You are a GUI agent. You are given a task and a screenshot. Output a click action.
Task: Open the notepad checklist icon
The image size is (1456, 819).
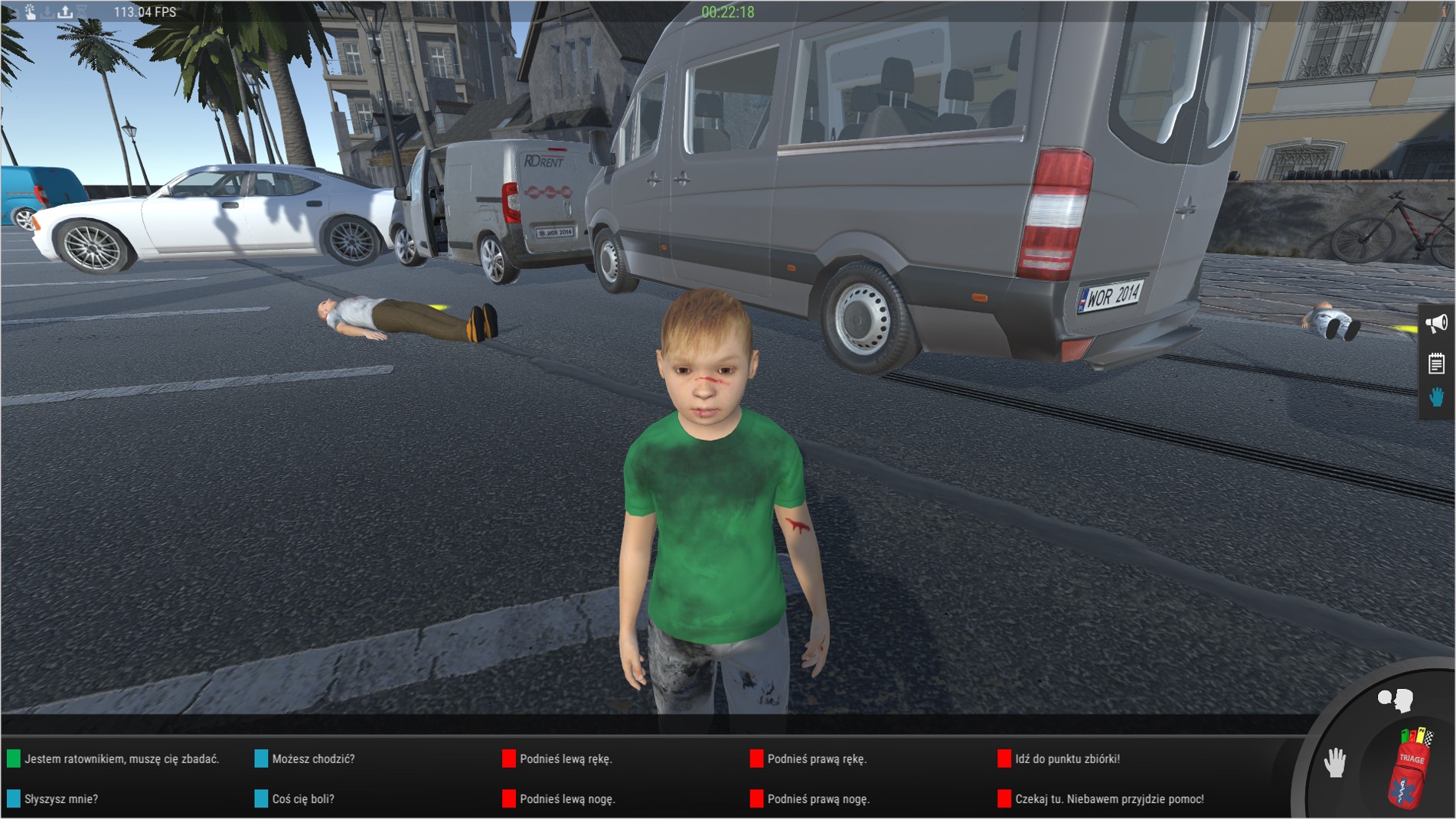[1436, 363]
